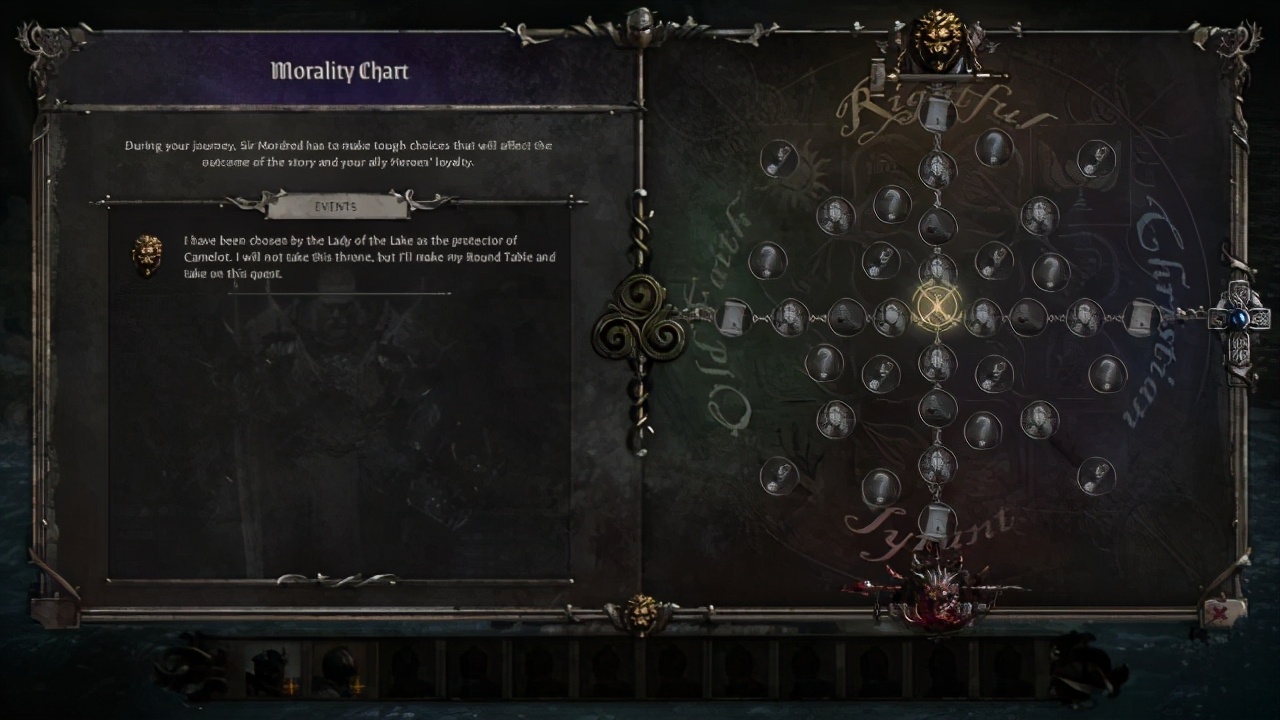Click the banner node at the Old Faith end
This screenshot has height=720, width=1280.
coord(734,318)
